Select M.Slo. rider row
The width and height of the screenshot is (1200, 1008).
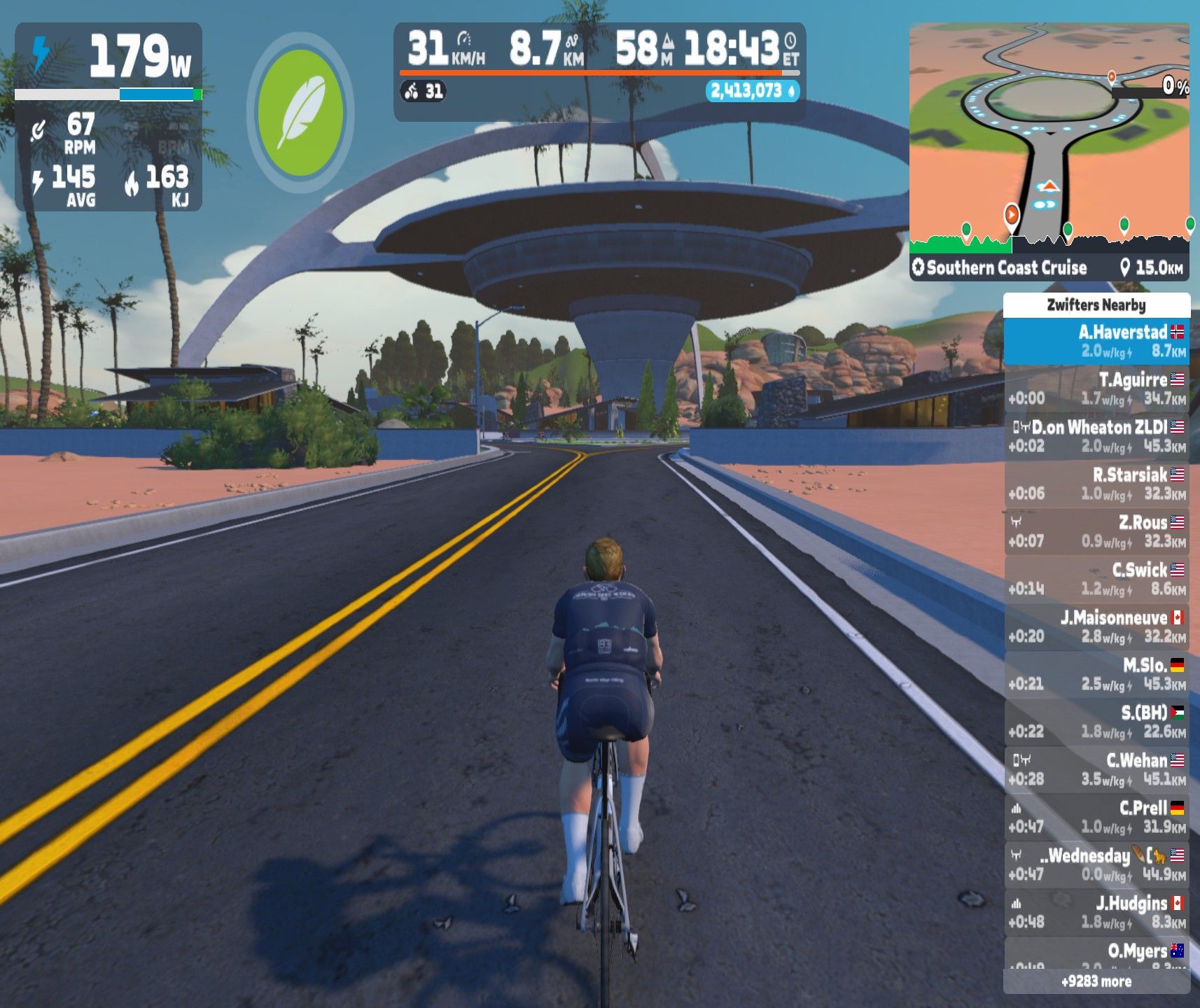pyautogui.click(x=1096, y=674)
